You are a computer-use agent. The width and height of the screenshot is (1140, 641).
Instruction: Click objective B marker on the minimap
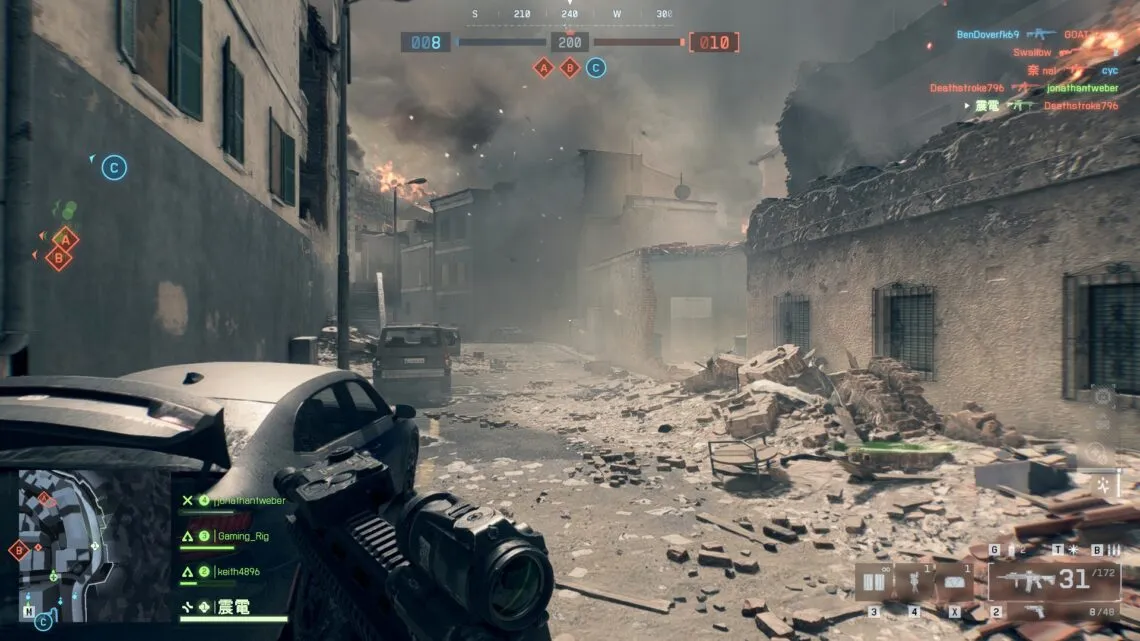pos(18,549)
